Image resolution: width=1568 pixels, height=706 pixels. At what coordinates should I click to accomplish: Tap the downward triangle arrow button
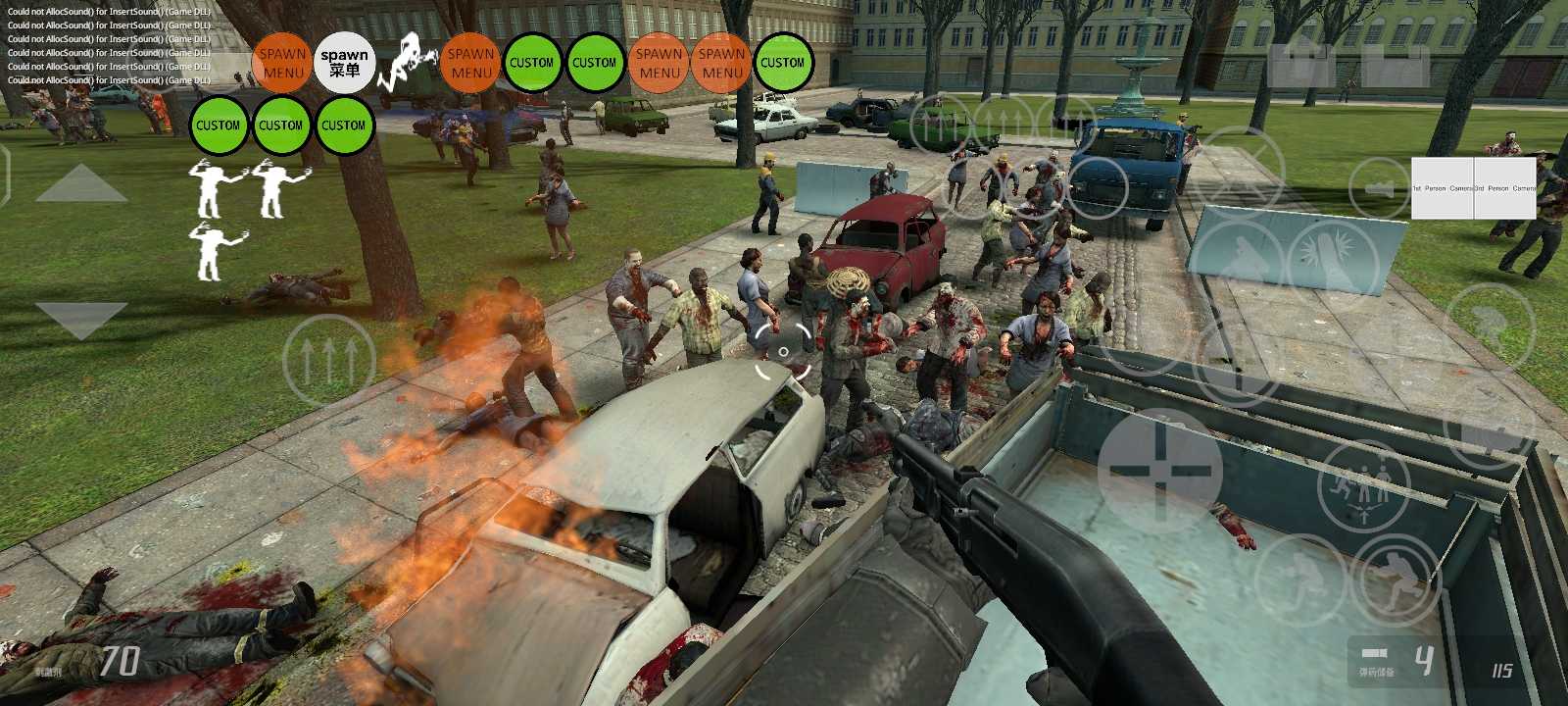(81, 320)
